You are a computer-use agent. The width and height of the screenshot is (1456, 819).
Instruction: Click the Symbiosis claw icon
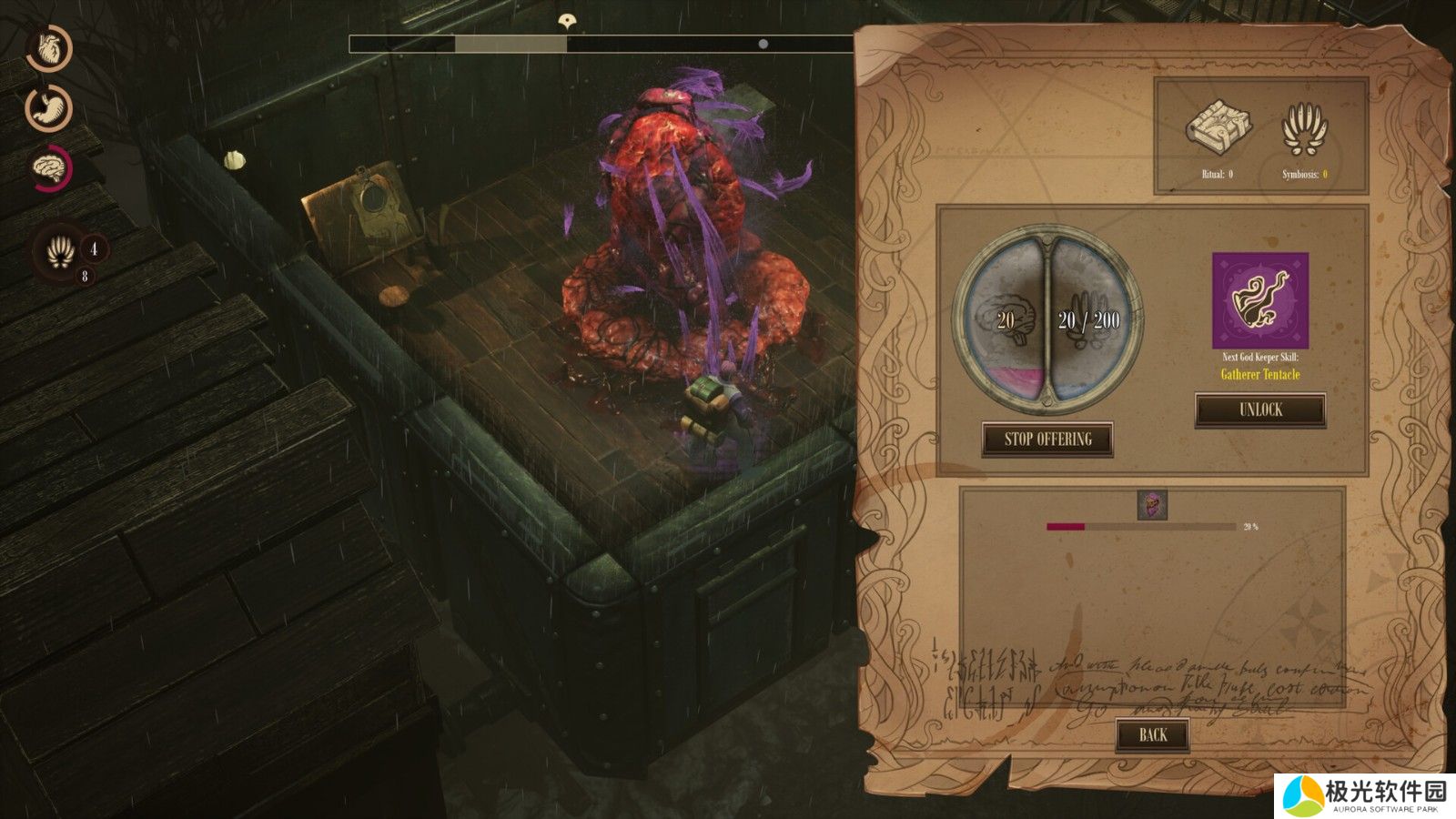coord(1303,130)
